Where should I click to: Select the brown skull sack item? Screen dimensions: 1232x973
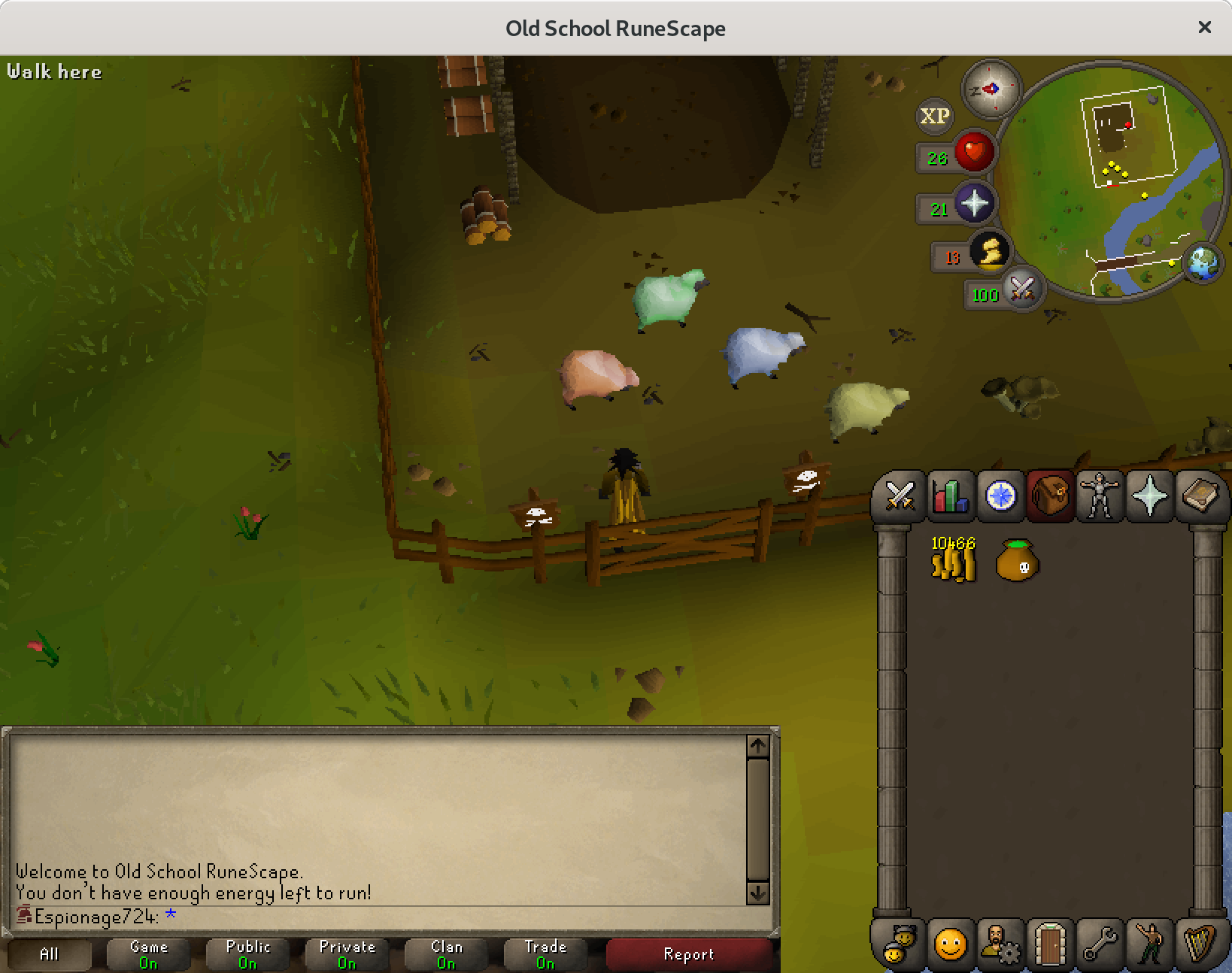tap(1017, 559)
